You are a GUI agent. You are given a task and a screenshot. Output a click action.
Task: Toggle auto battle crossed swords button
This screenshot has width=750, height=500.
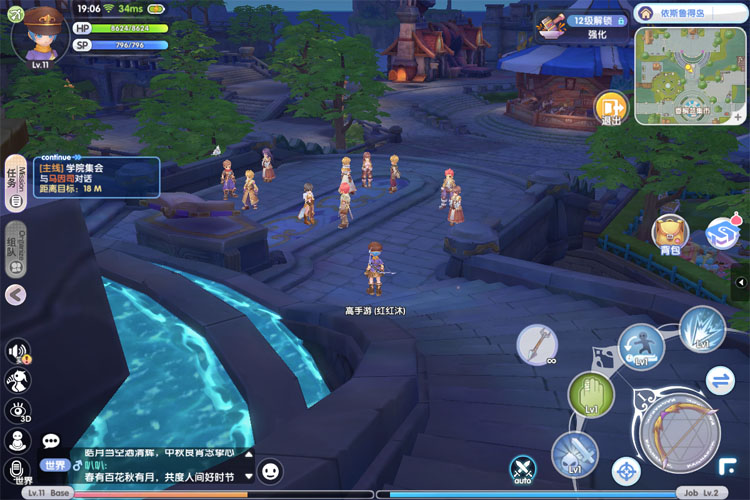coord(522,468)
